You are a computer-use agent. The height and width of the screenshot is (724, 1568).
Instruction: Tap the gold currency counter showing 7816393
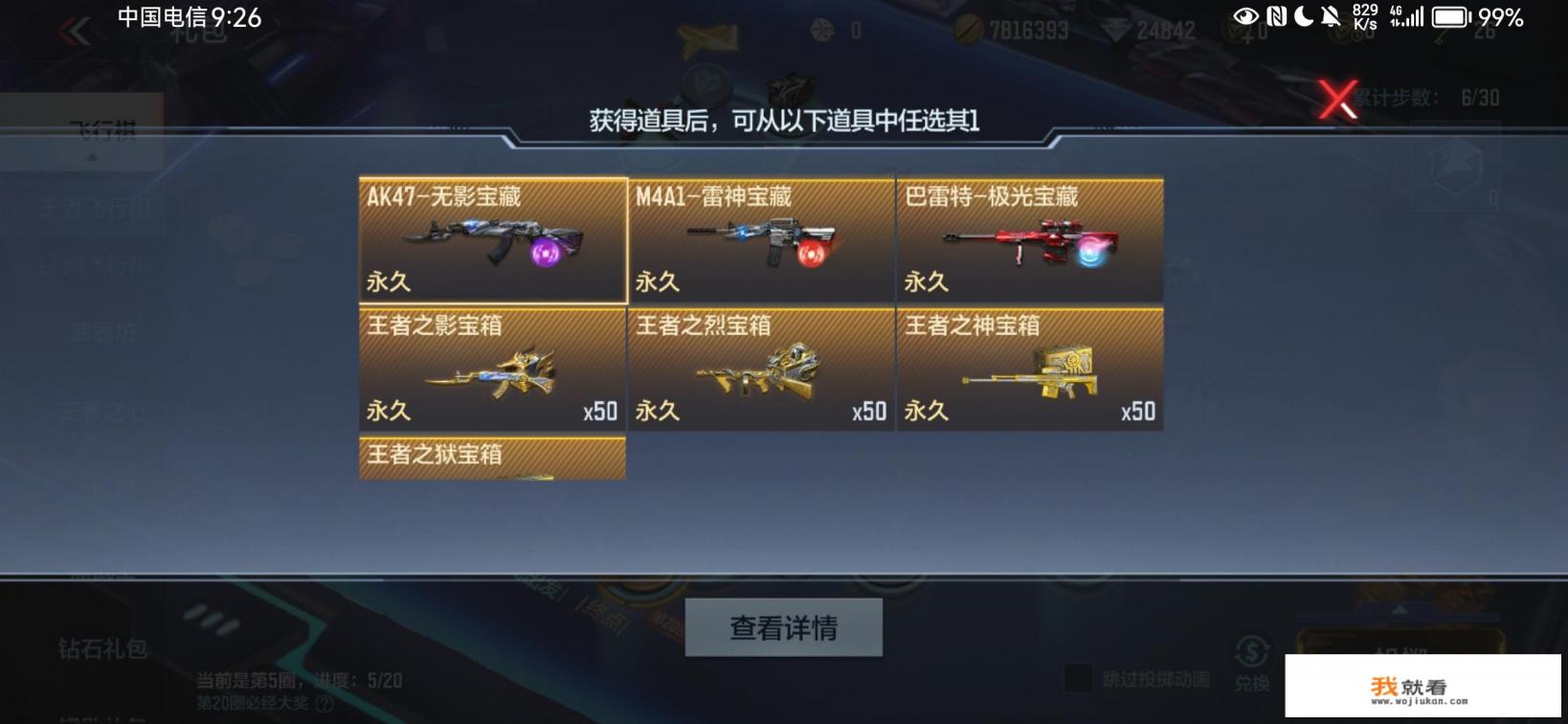point(1017,29)
